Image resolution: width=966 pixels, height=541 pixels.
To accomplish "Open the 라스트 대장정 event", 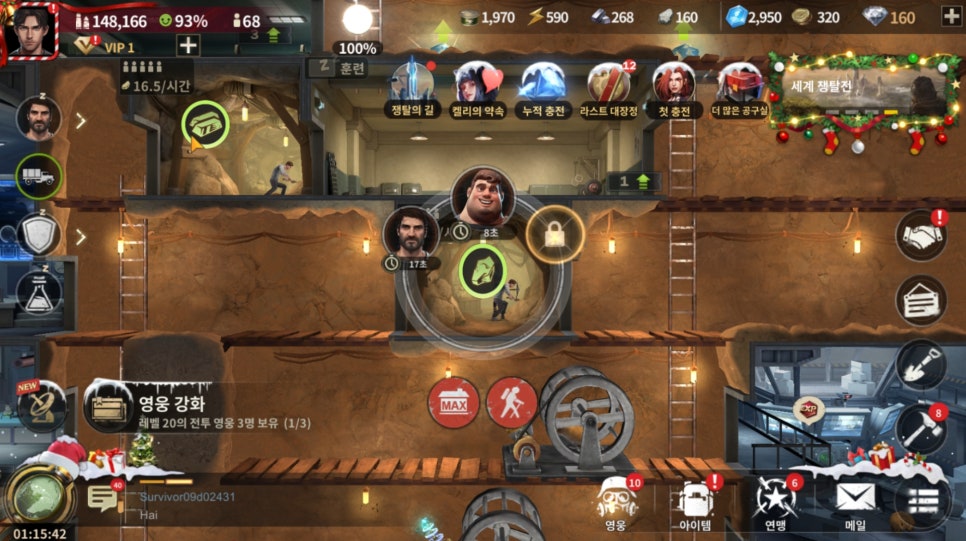I will [x=608, y=88].
